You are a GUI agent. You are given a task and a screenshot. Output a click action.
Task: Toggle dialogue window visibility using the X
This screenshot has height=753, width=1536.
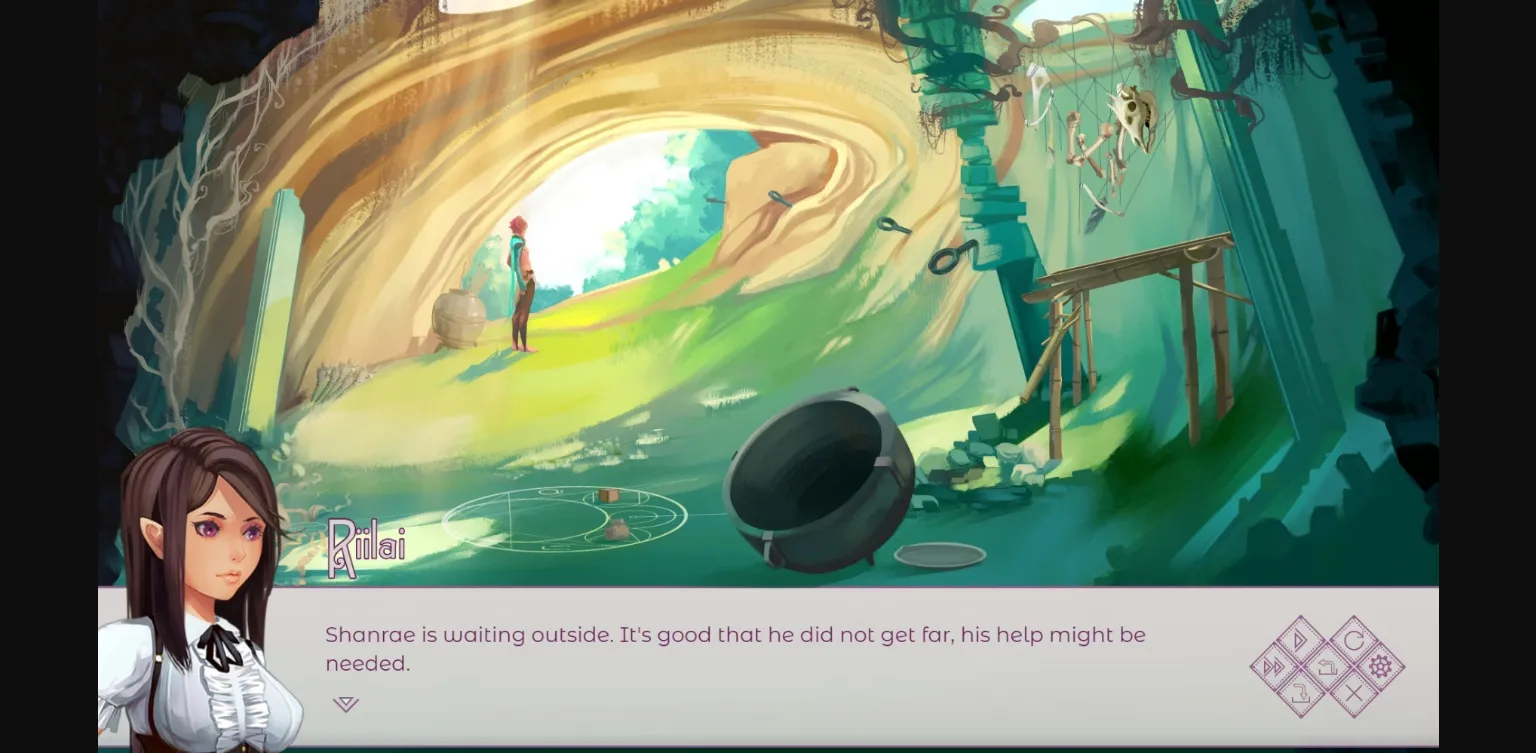click(x=1353, y=691)
